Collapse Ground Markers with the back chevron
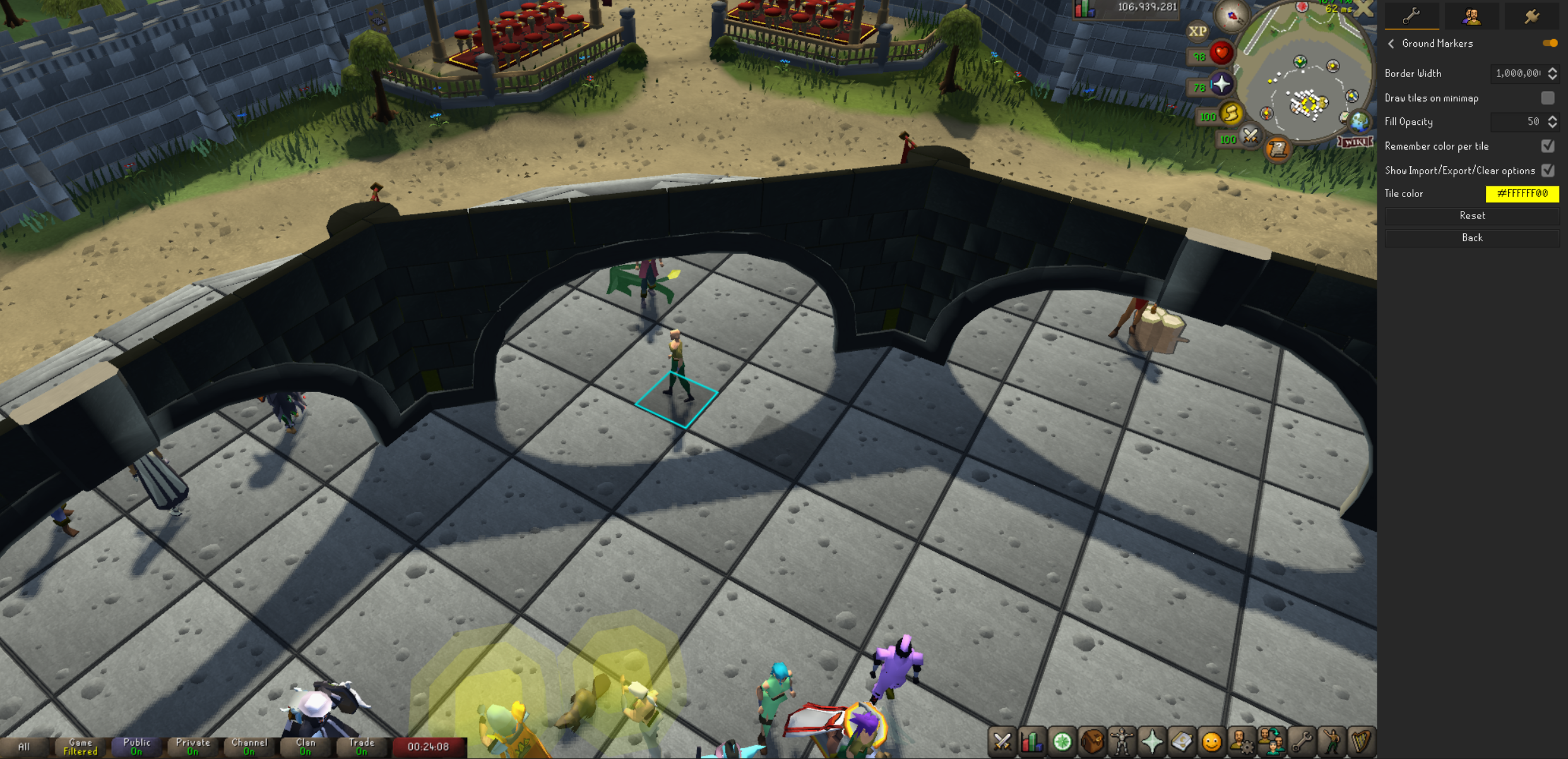 point(1391,44)
